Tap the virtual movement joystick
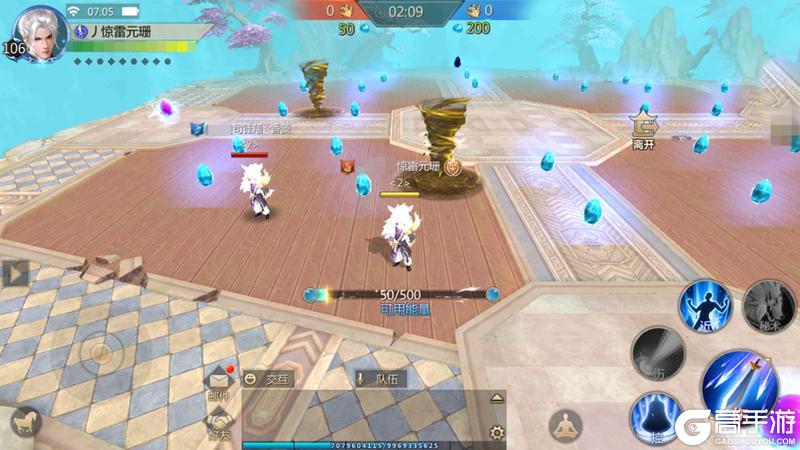800x450 pixels. pyautogui.click(x=101, y=352)
